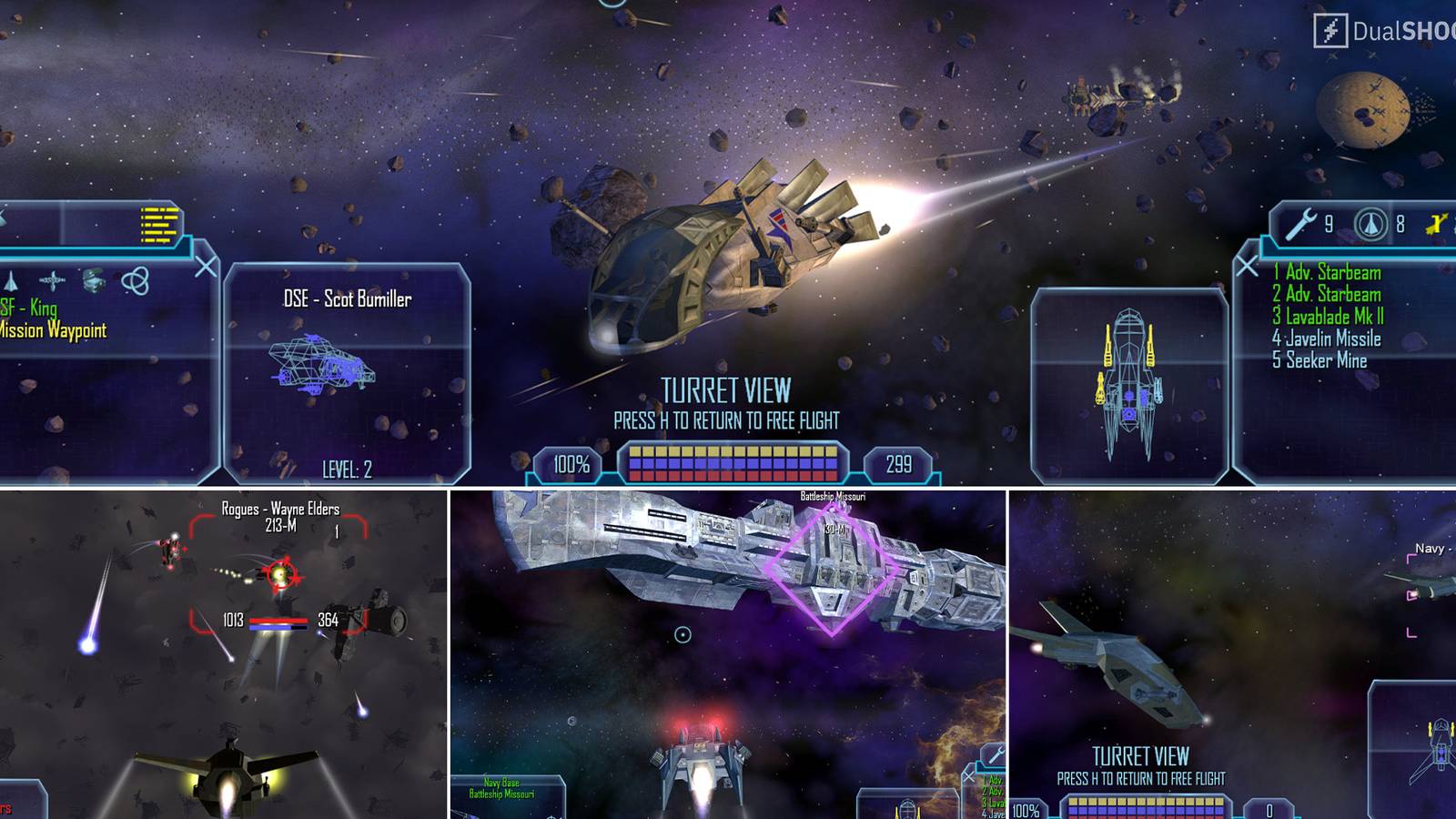Select the pilot portrait in the target panel
Viewport: 1456px width, 819px height.
tap(93, 279)
